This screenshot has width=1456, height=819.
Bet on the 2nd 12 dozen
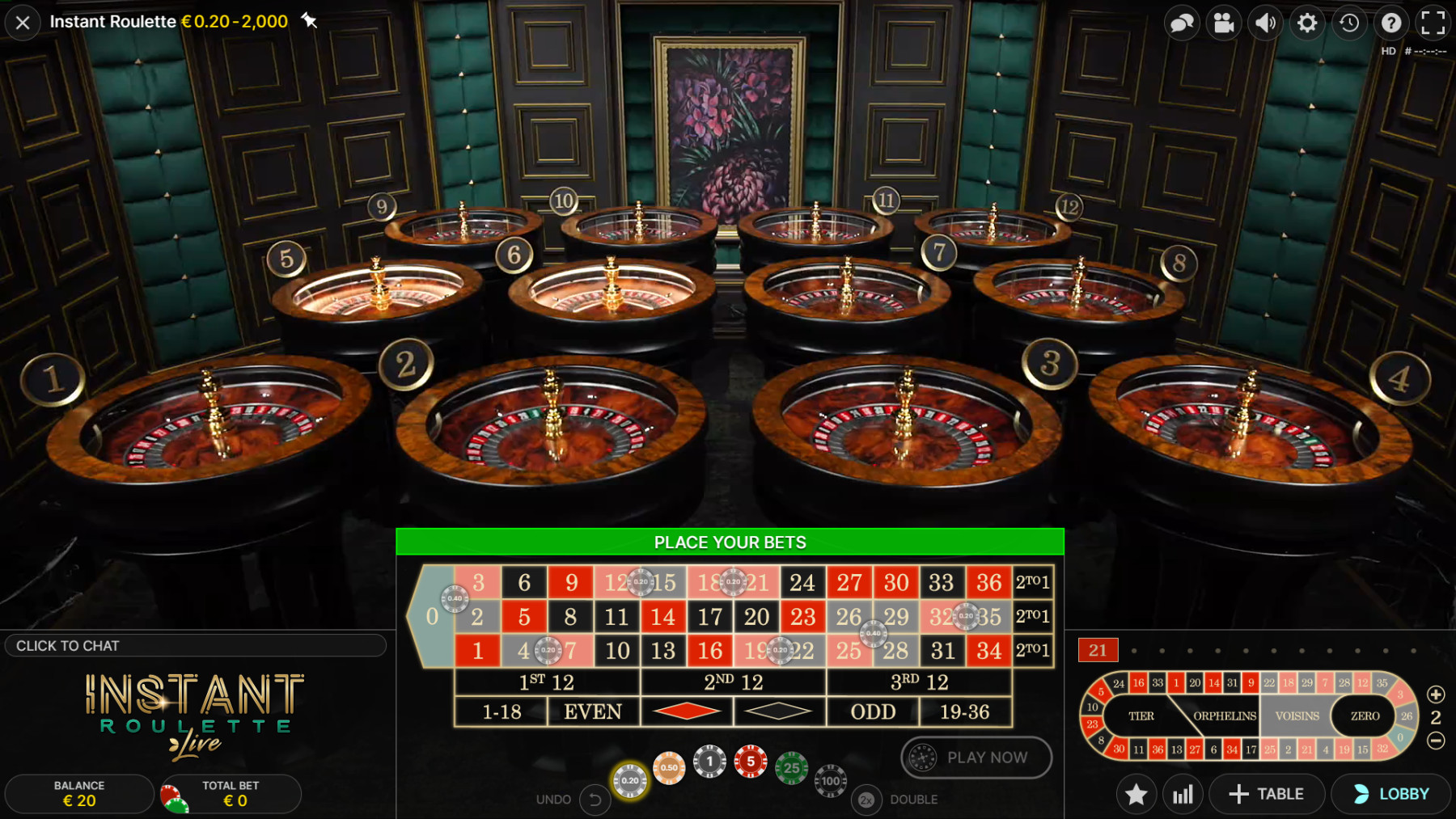pyautogui.click(x=733, y=682)
